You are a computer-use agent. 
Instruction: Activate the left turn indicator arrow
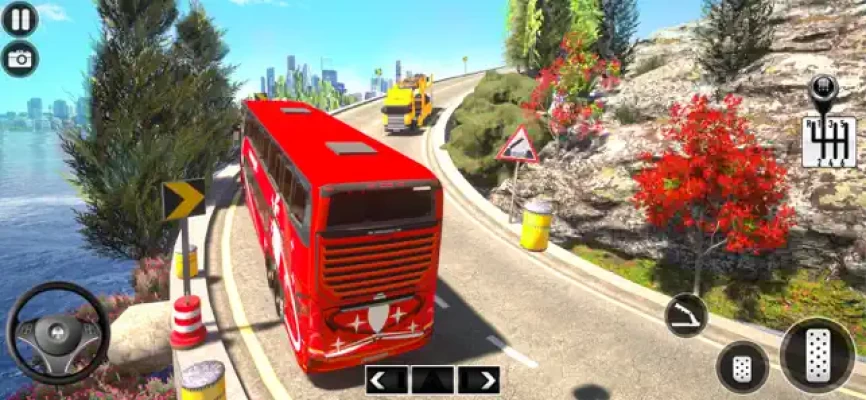coord(386,380)
